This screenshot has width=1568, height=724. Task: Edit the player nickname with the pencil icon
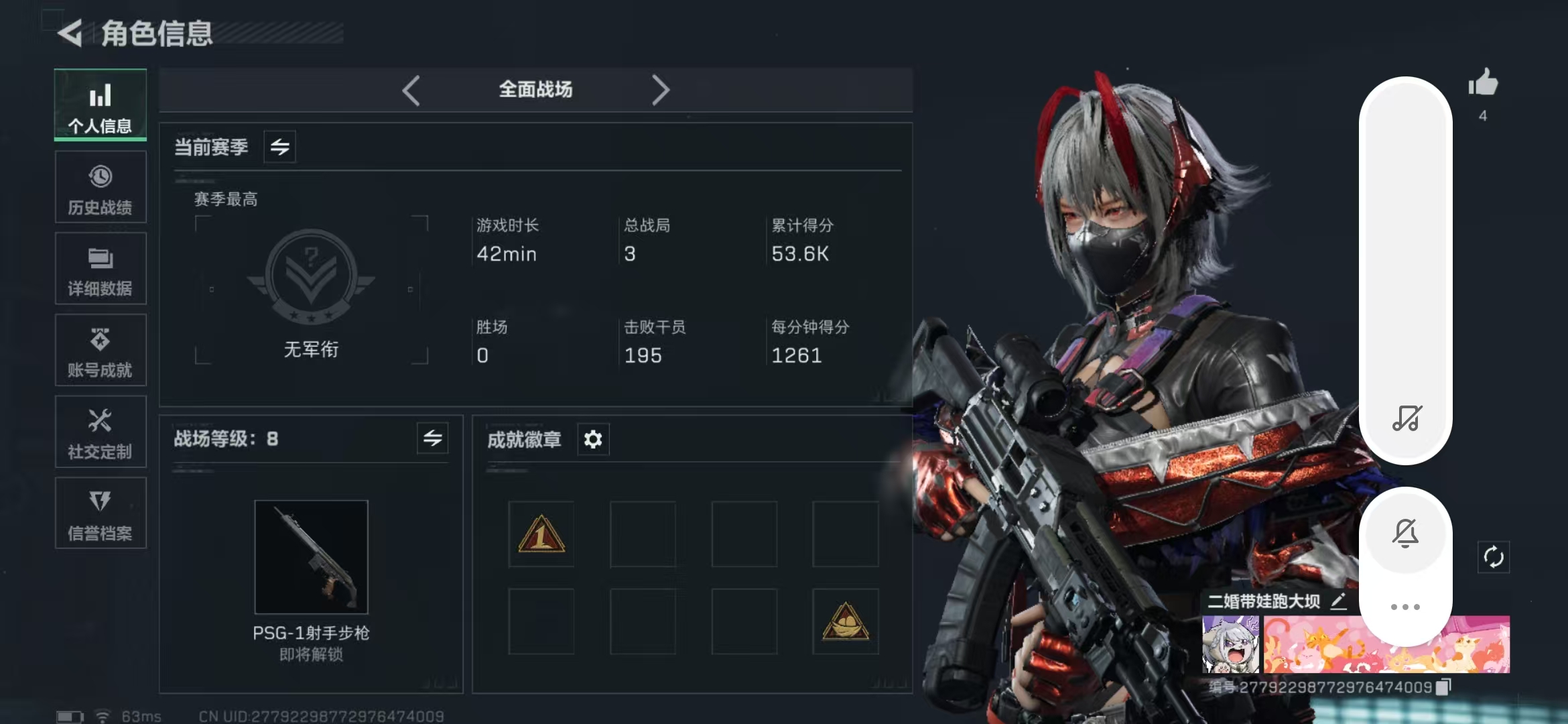click(1338, 601)
